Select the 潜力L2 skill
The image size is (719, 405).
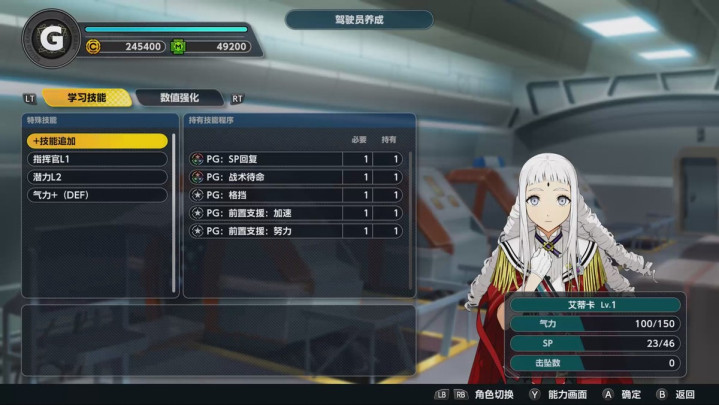(97, 177)
